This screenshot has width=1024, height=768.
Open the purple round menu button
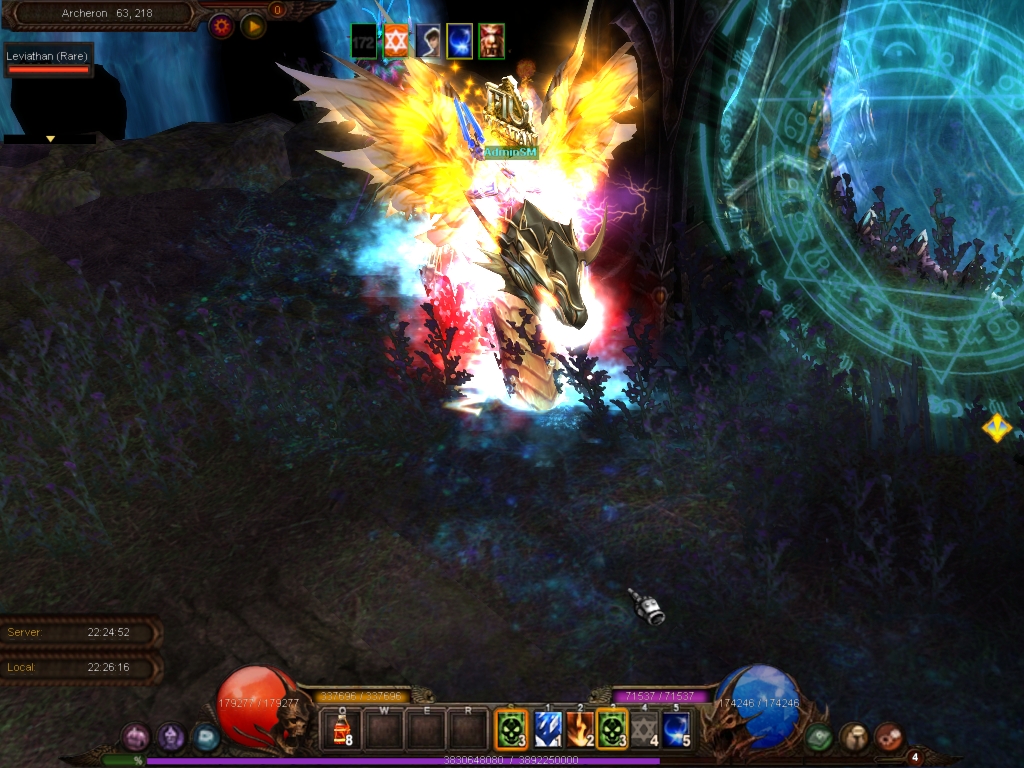click(170, 737)
